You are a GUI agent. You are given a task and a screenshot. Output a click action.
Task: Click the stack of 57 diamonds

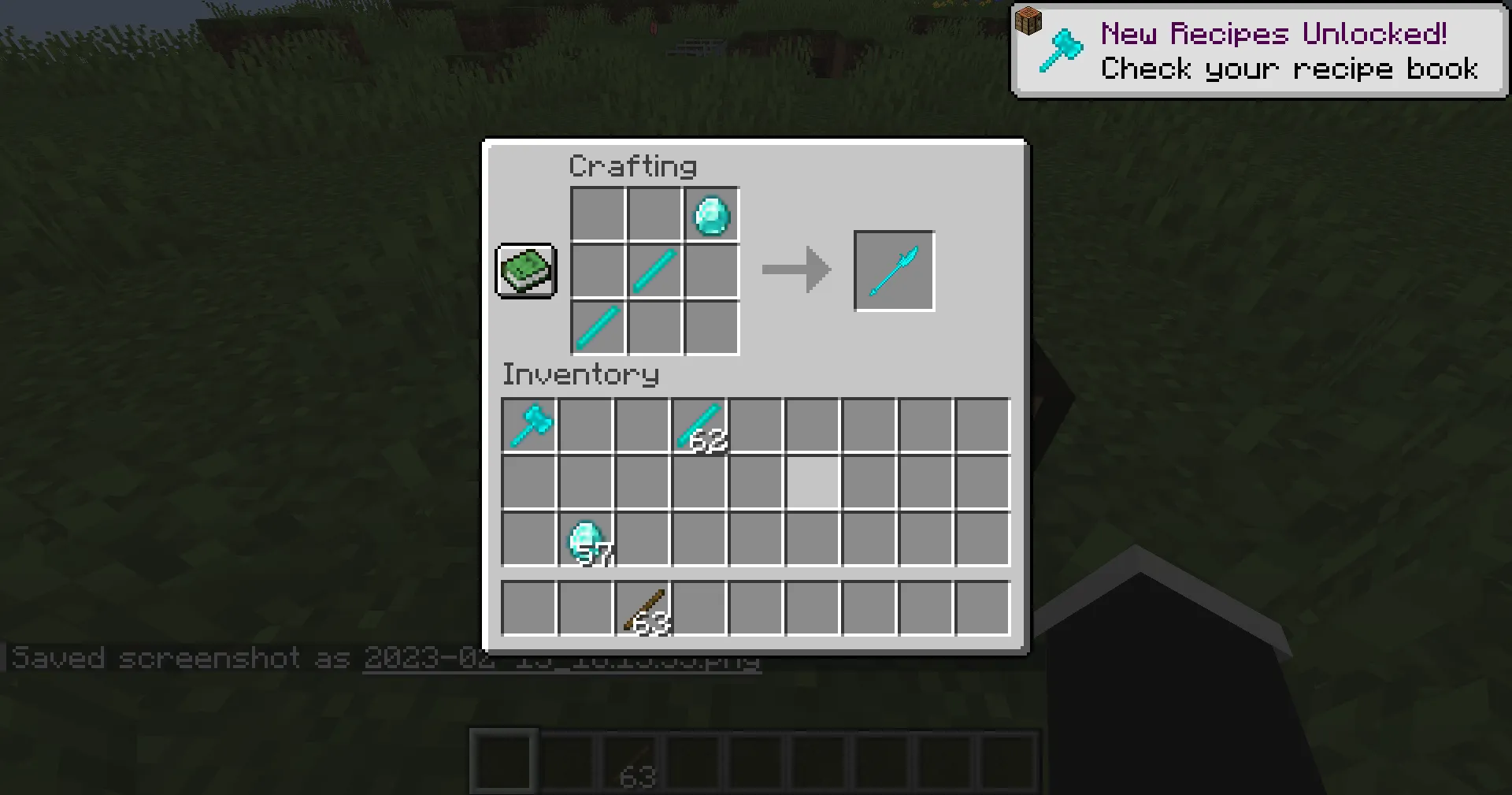(585, 539)
